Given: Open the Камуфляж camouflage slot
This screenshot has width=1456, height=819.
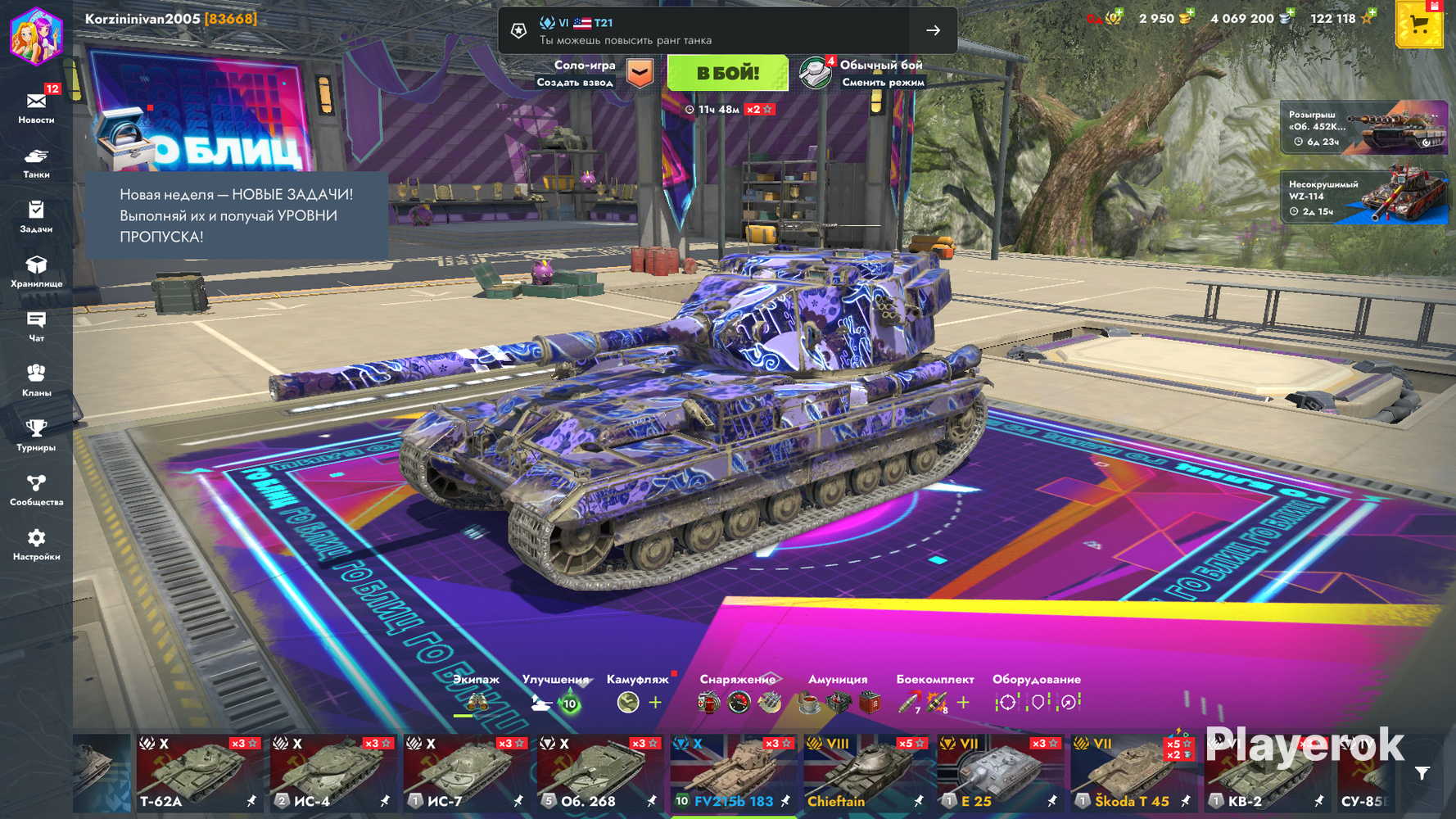Looking at the screenshot, I should coord(629,702).
